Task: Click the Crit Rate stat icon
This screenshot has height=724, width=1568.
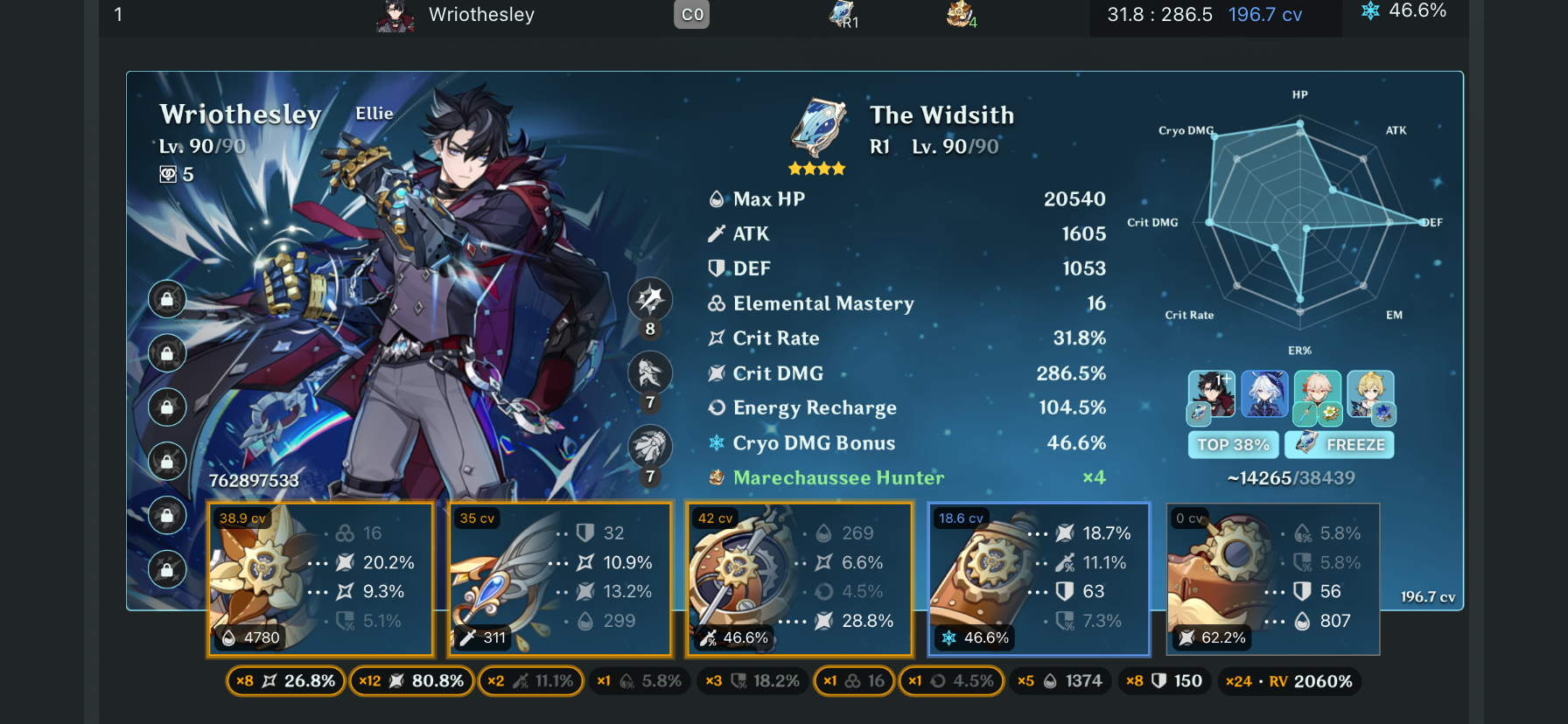Action: tap(716, 338)
